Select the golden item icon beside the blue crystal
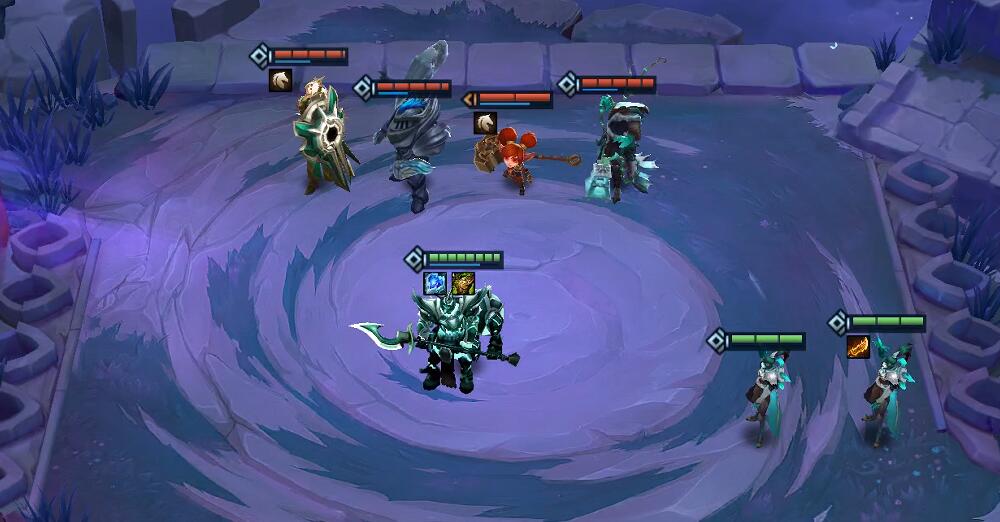 [x=462, y=284]
